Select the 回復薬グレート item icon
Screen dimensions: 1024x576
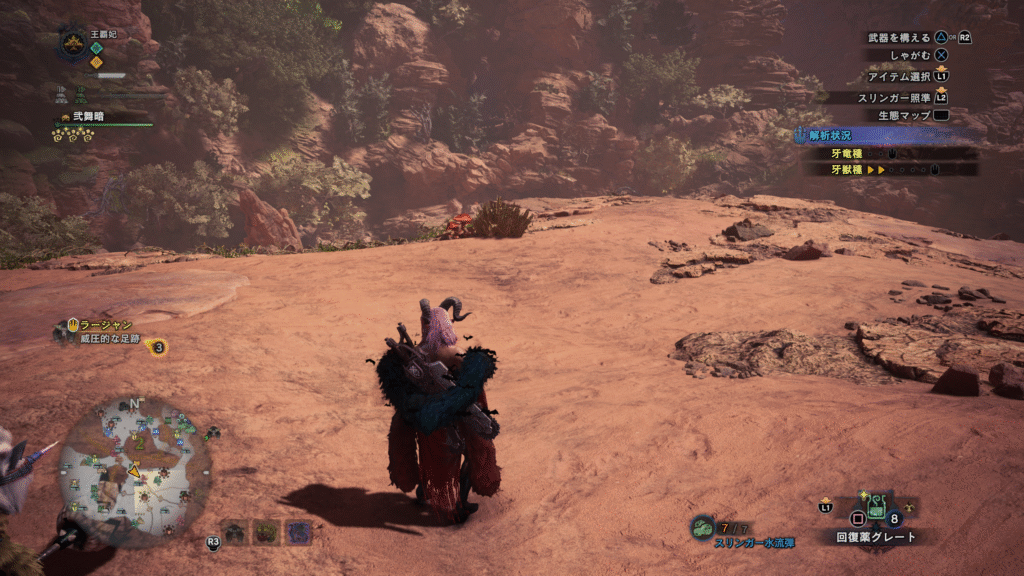coord(875,510)
